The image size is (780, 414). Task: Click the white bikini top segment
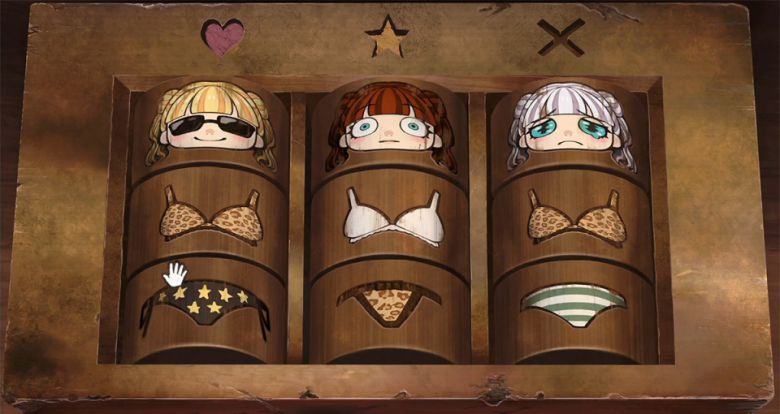[x=392, y=217]
